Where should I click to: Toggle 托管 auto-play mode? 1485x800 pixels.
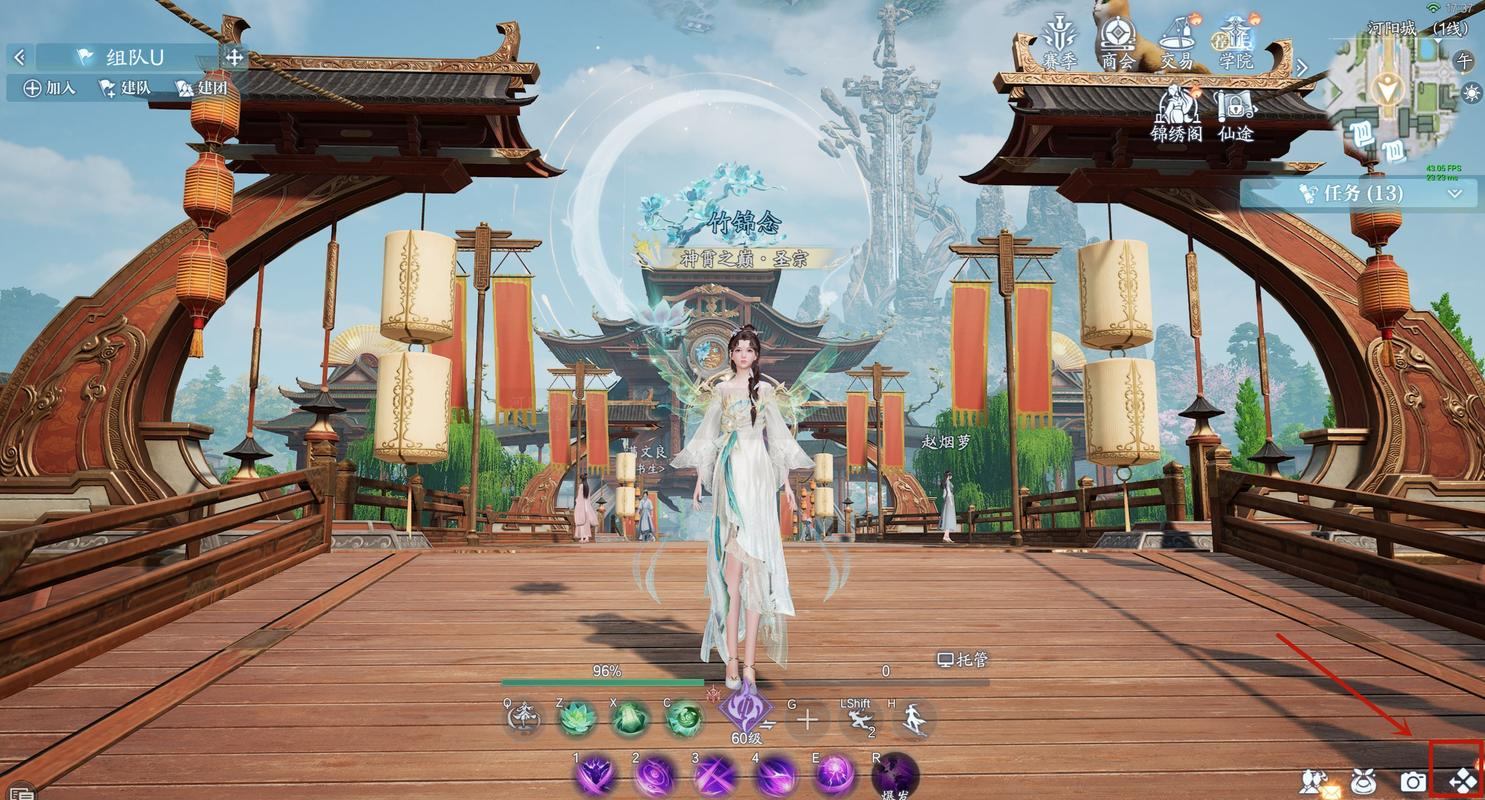[962, 660]
